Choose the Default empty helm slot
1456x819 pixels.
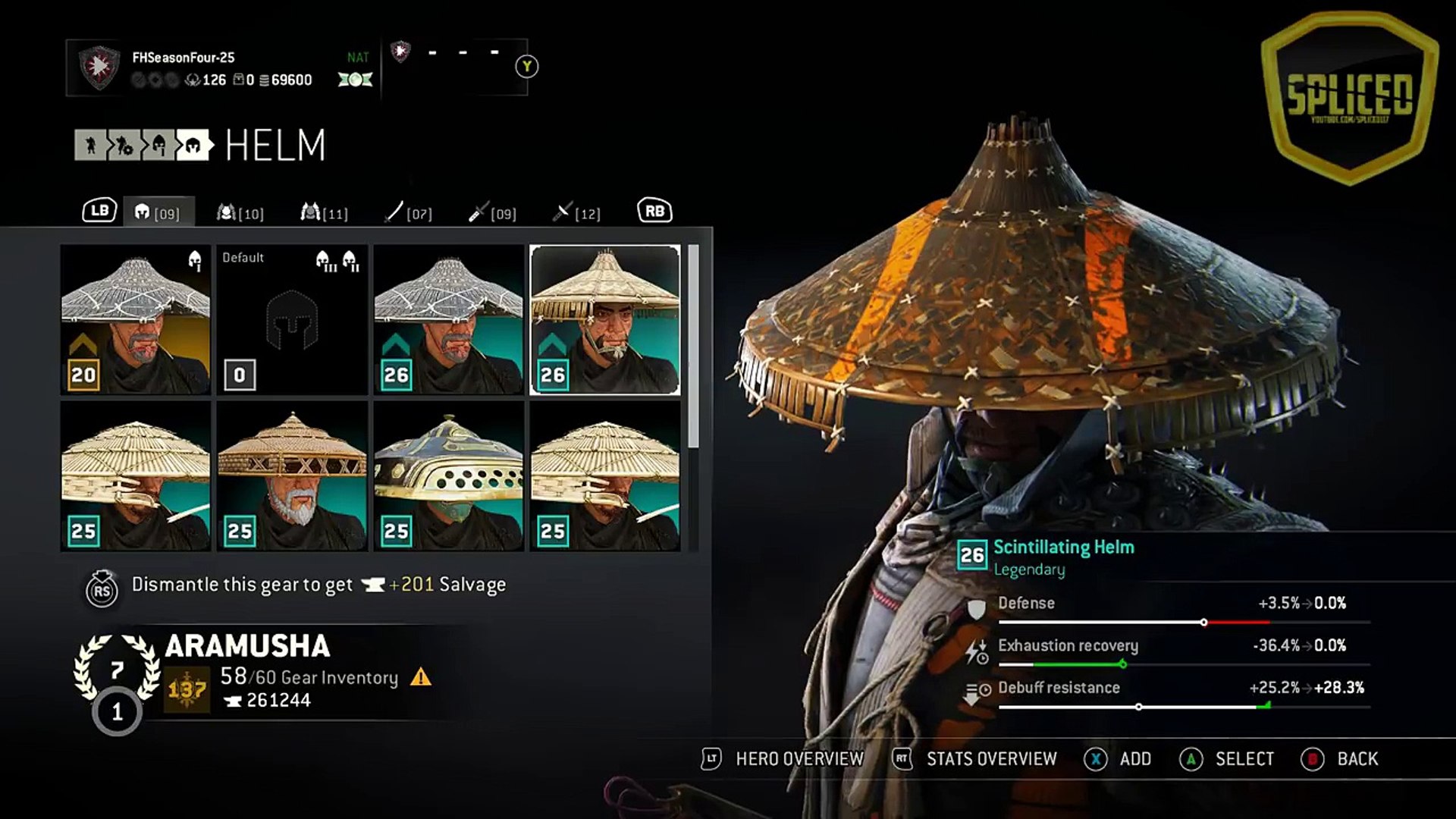coord(292,319)
